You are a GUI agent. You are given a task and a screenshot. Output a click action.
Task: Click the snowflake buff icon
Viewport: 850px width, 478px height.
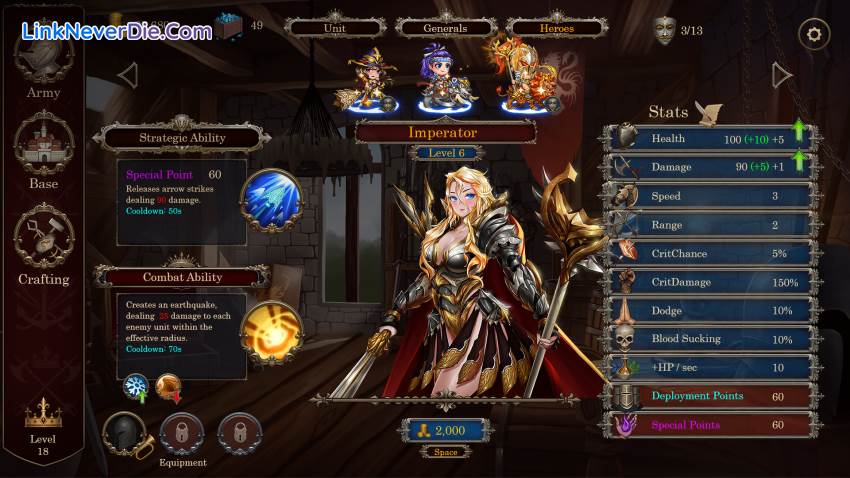pyautogui.click(x=135, y=387)
